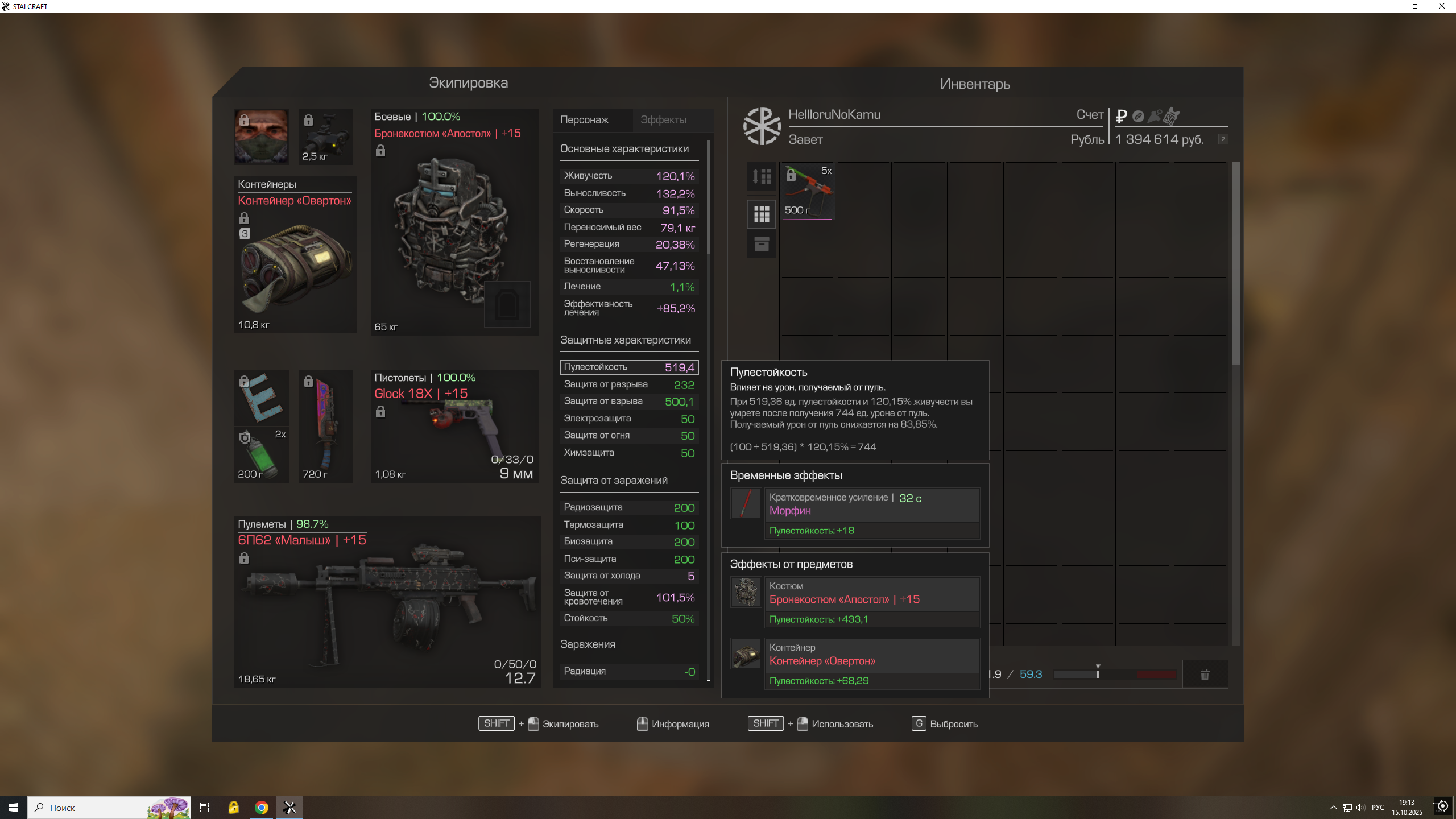The width and height of the screenshot is (1456, 819).
Task: Choose the green grenade slot
Action: tap(261, 455)
